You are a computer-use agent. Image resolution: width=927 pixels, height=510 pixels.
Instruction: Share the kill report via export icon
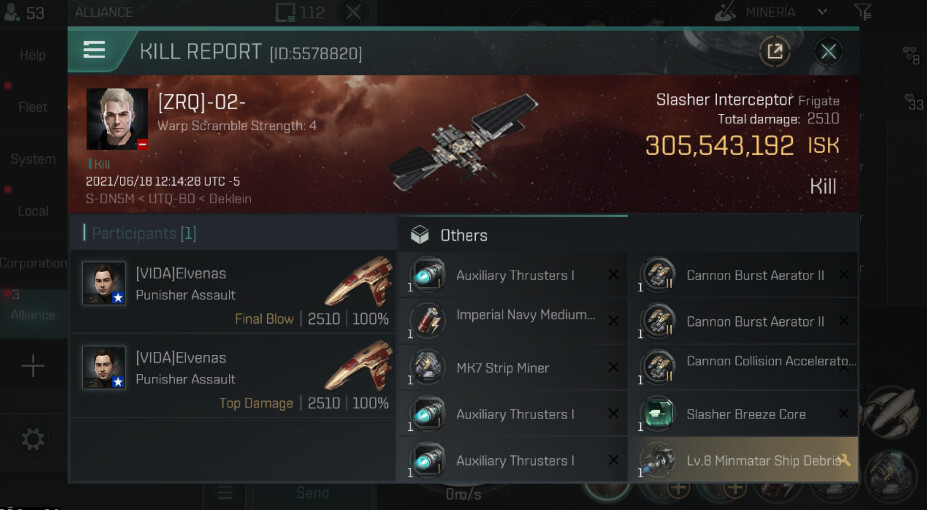(x=774, y=52)
